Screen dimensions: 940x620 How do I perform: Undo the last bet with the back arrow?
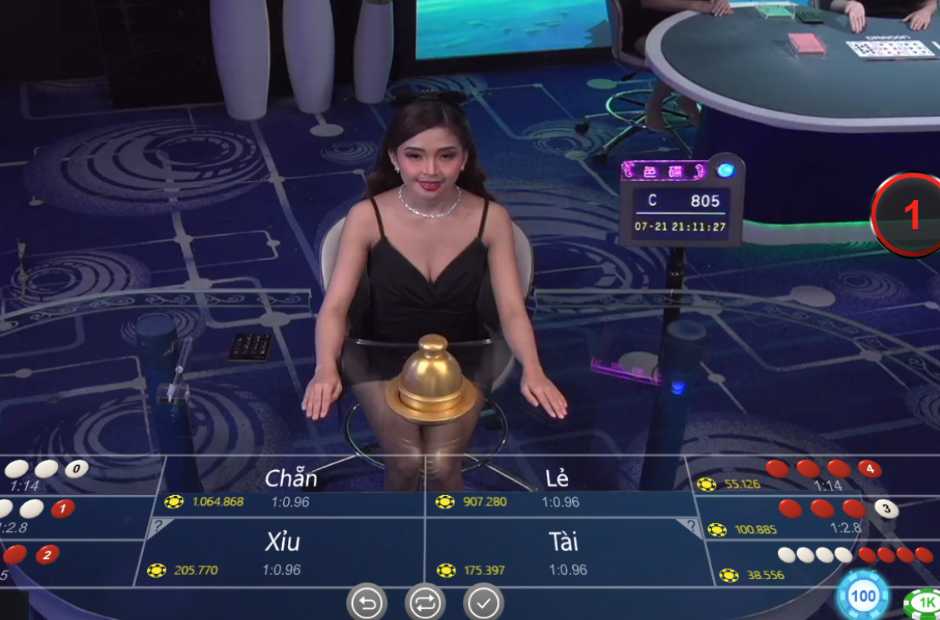366,602
